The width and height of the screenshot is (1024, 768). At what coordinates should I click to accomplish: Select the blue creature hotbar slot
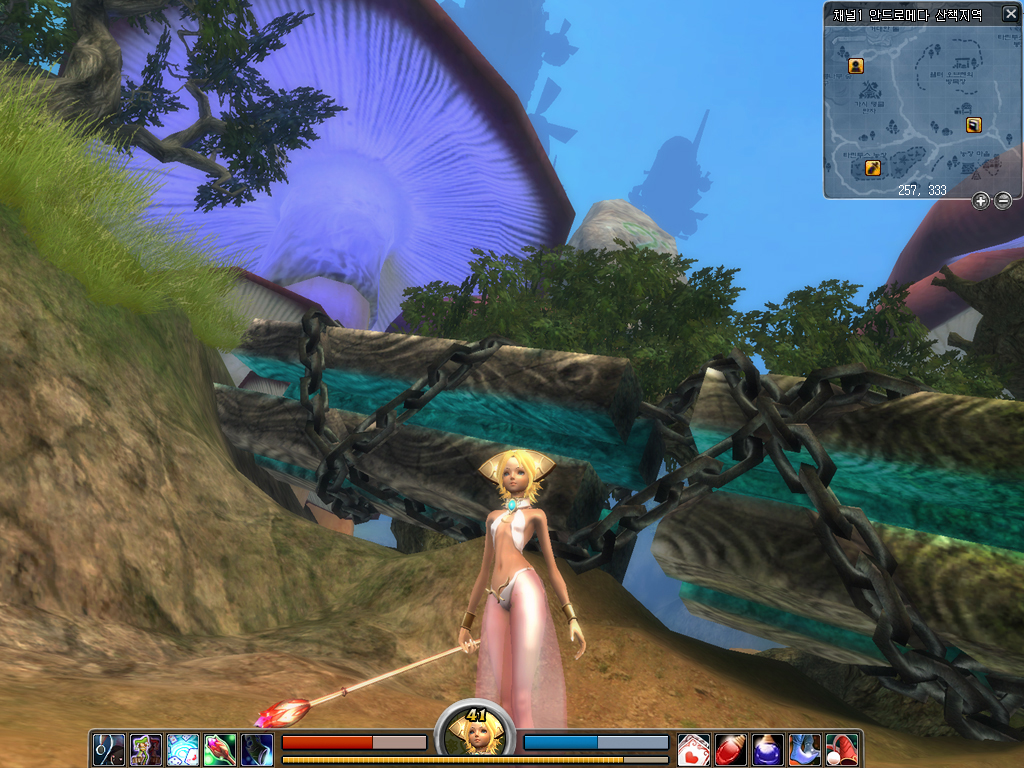(x=805, y=749)
